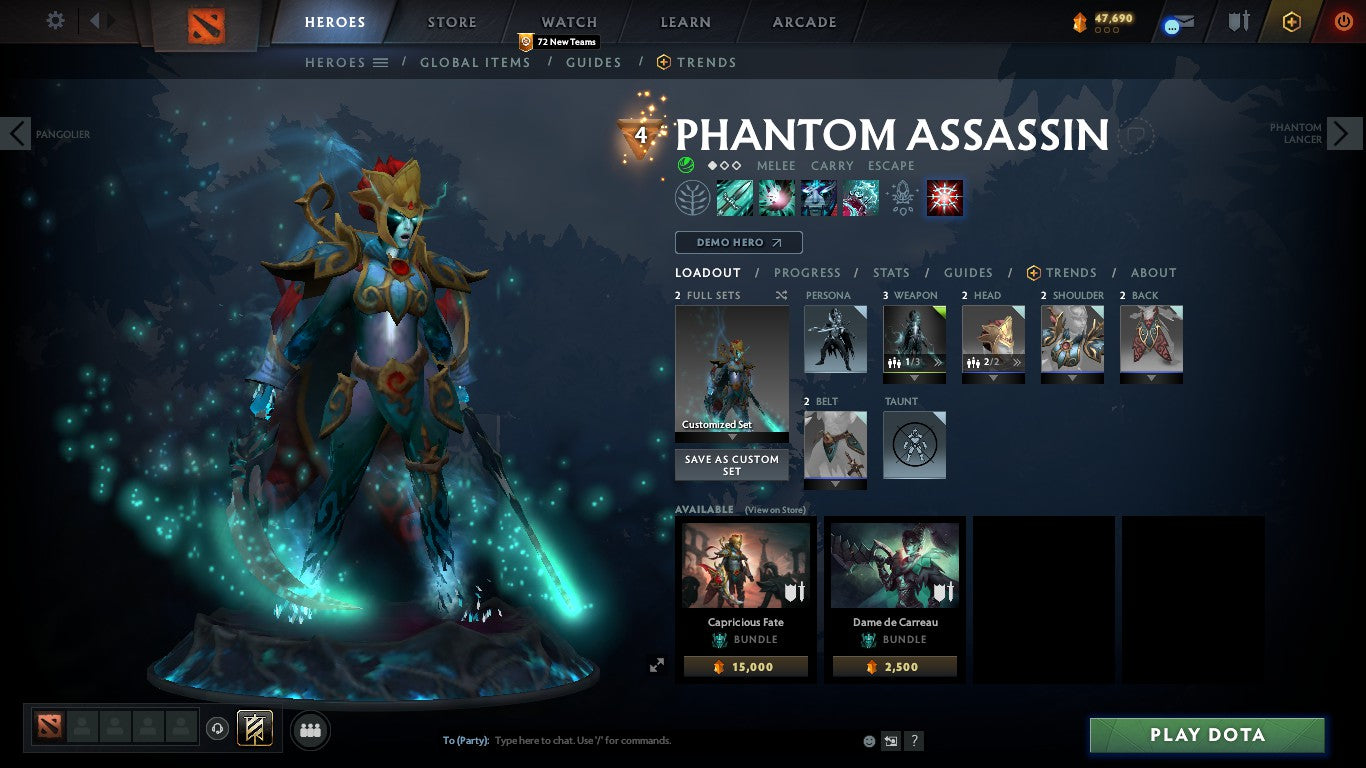The height and width of the screenshot is (768, 1366).
Task: Open the armory shield-and-sword icon
Action: click(x=1238, y=22)
